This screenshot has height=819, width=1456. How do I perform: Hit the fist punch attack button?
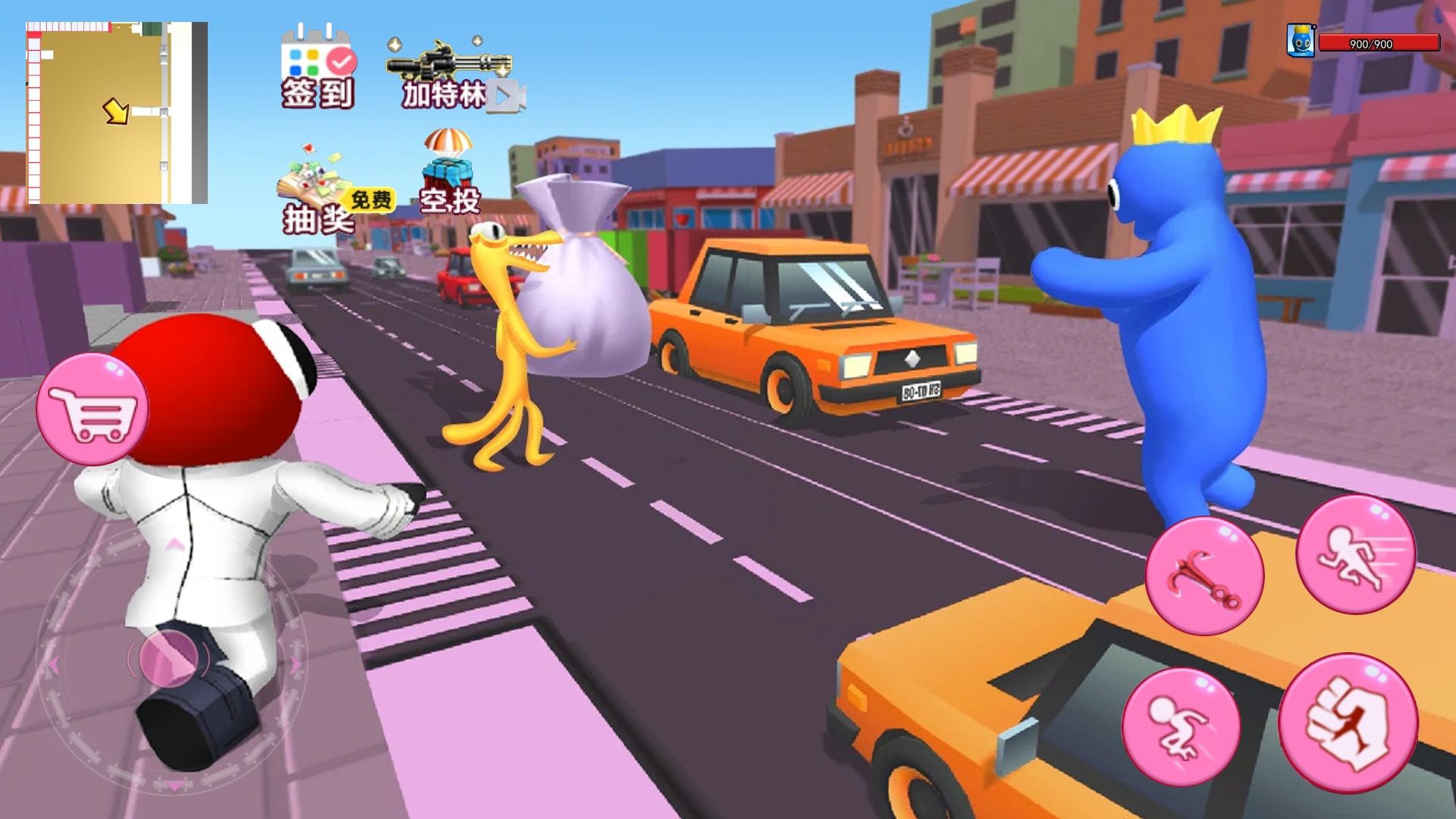coord(1348,723)
